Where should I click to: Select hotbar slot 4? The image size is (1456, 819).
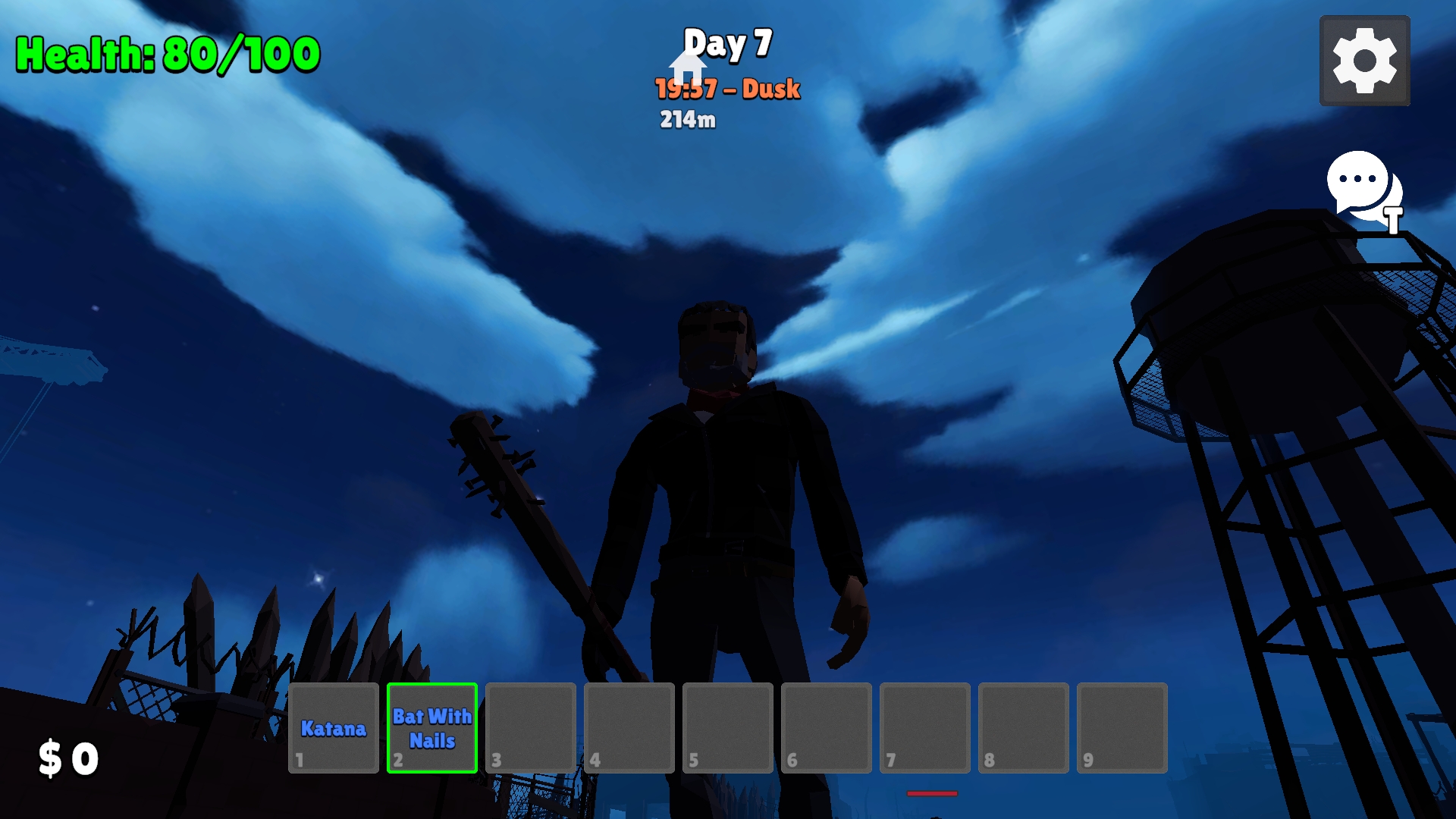point(629,728)
